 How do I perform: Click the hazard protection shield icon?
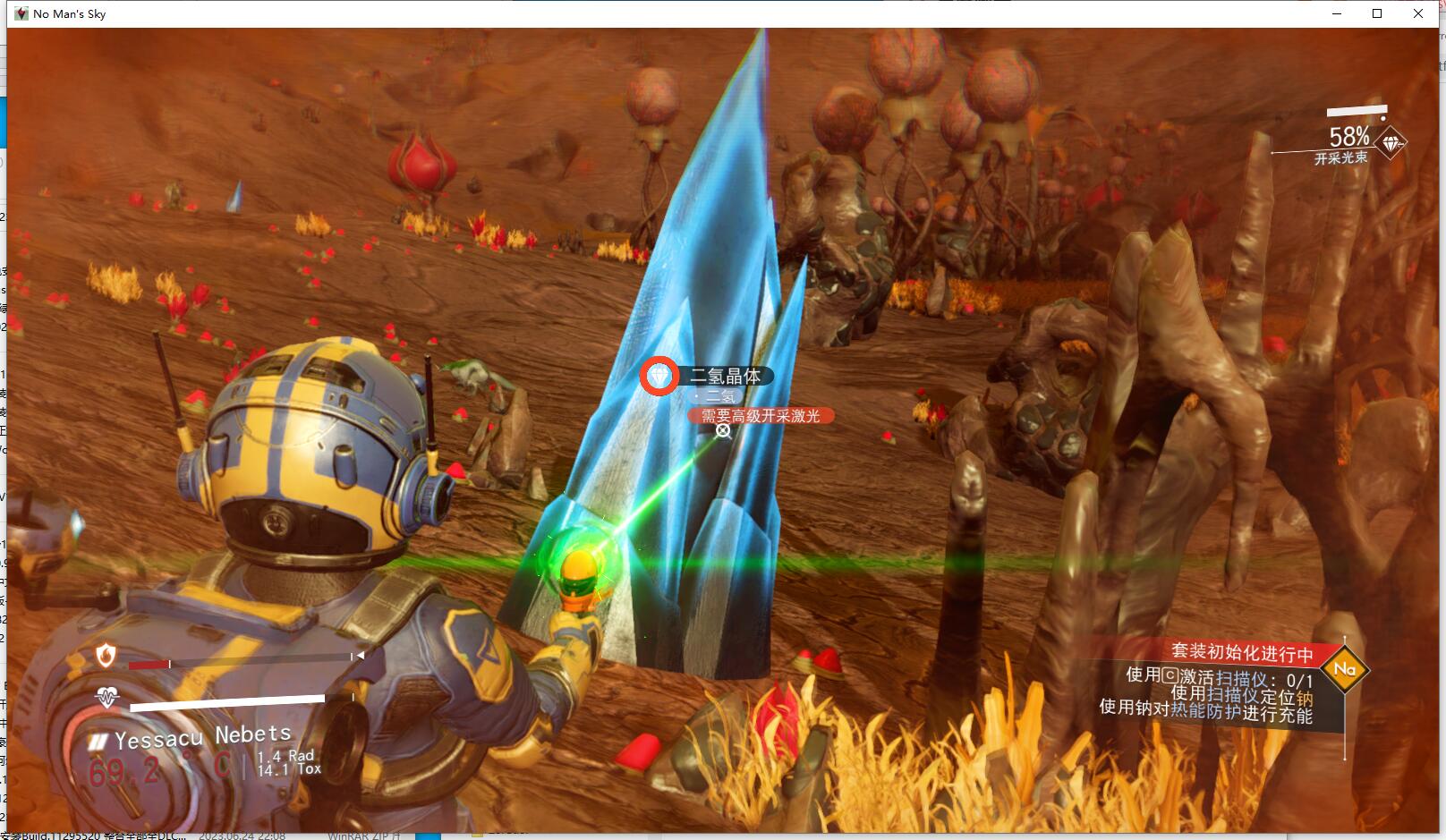point(106,656)
